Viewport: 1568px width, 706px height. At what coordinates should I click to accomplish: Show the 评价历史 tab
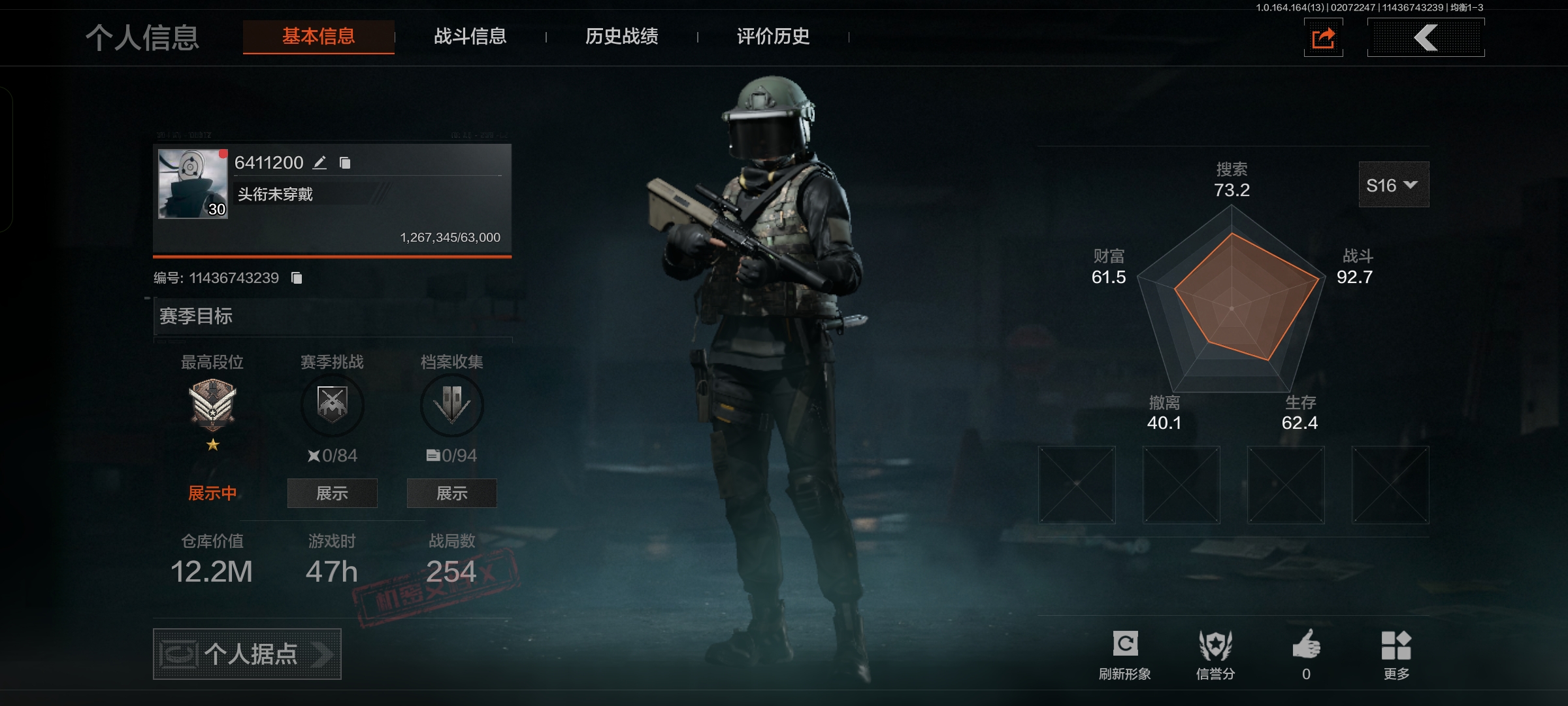[774, 37]
